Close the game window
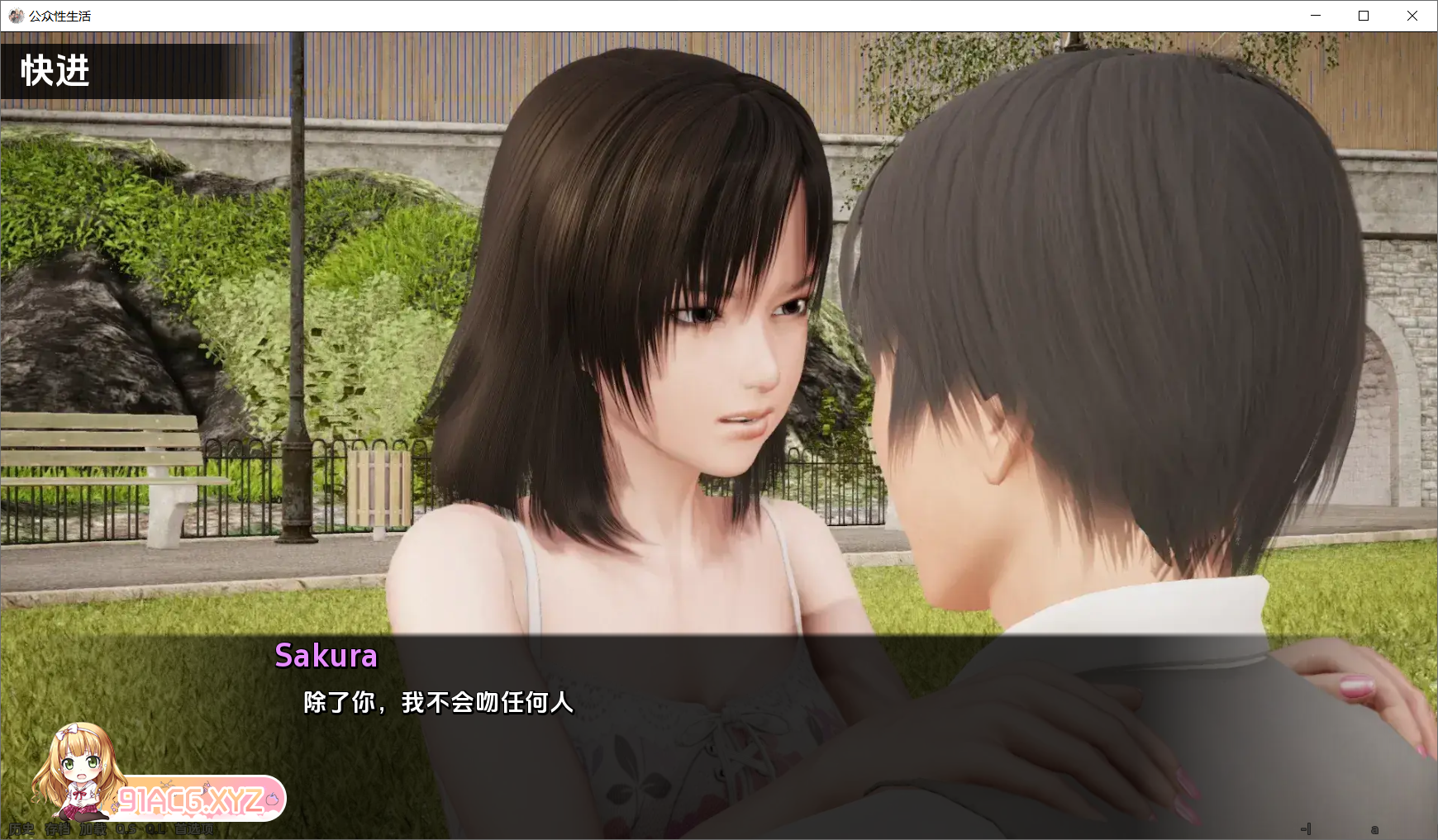The height and width of the screenshot is (840, 1438). click(1412, 16)
